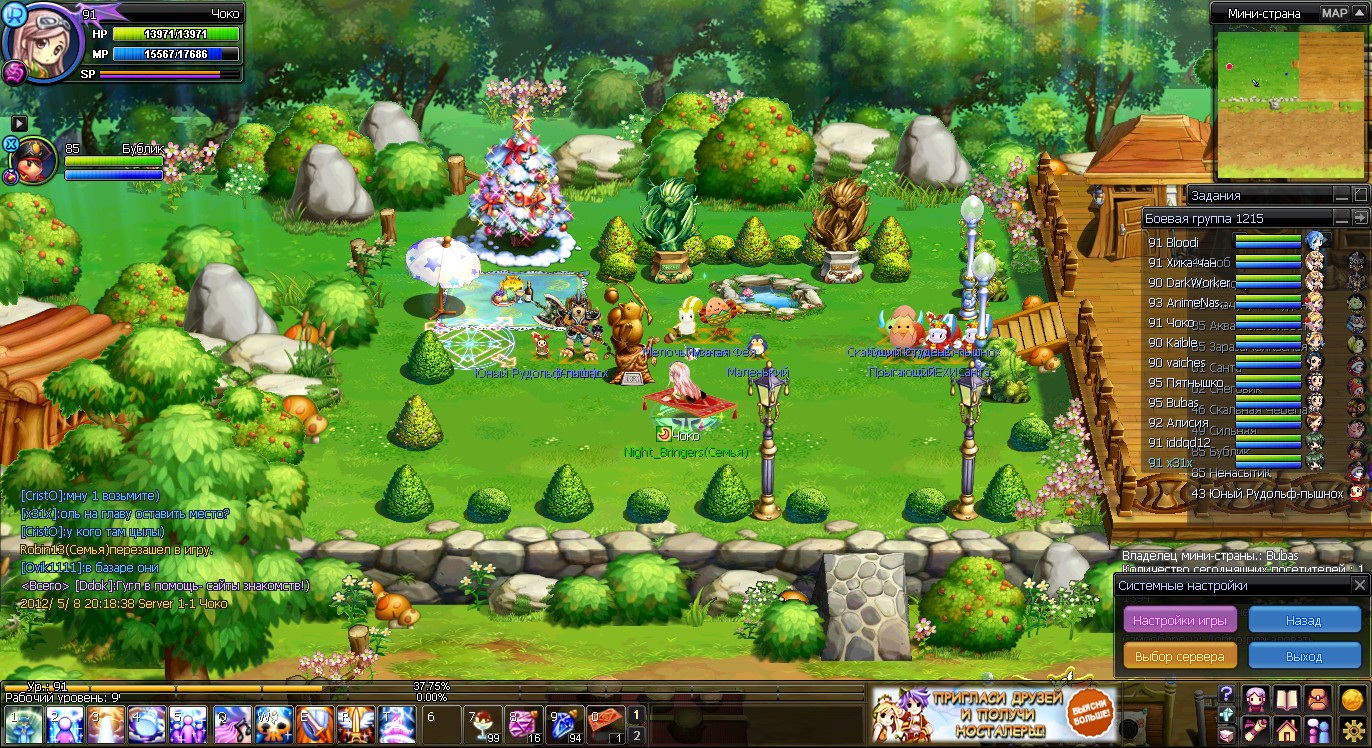Click the Выход (exit) button
1372x748 pixels.
tap(1304, 656)
